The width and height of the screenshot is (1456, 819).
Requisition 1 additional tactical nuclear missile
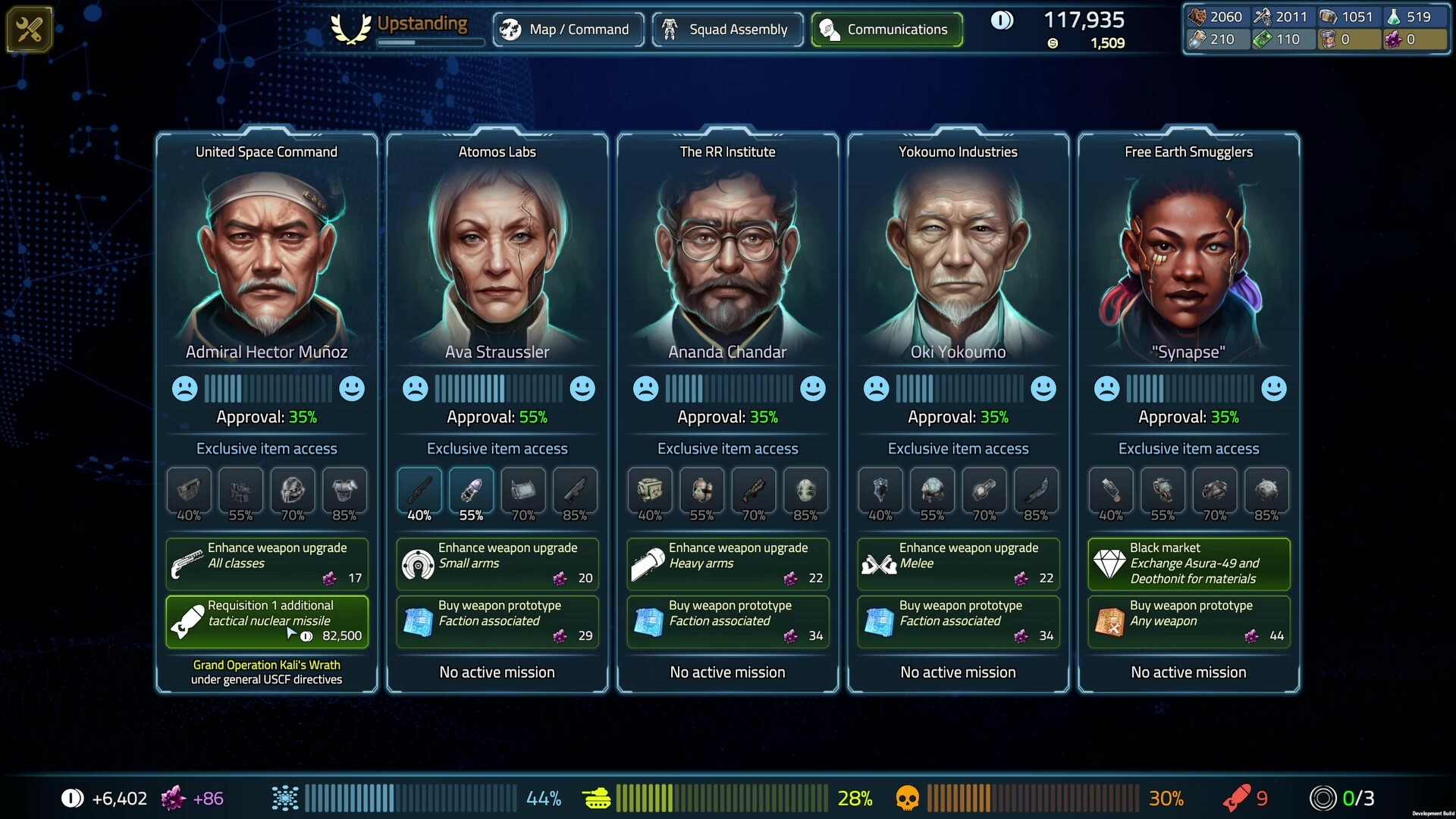[x=267, y=621]
